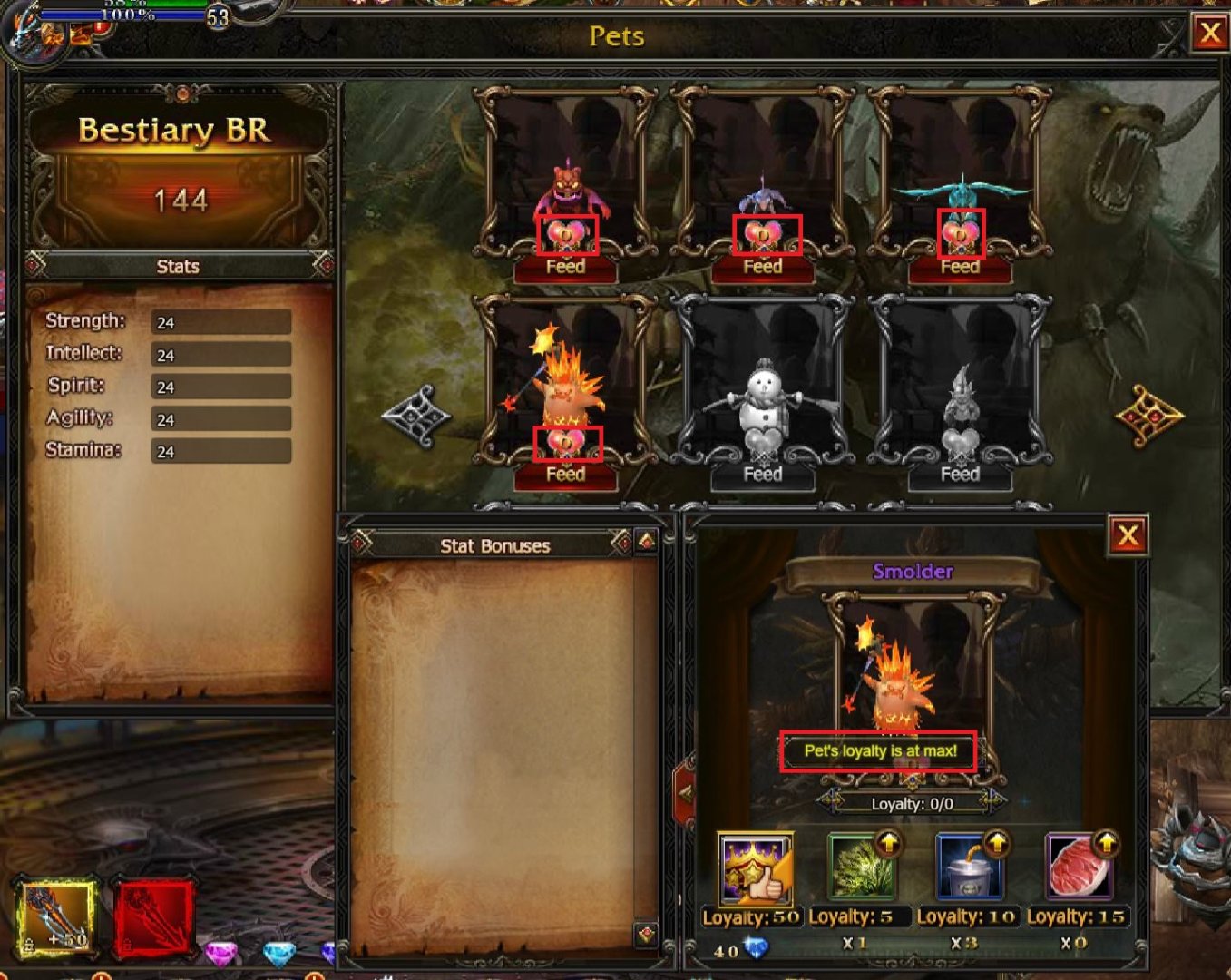Close the Smolder detail panel with its X
Screen dimensions: 1231x980
pyautogui.click(x=1127, y=535)
